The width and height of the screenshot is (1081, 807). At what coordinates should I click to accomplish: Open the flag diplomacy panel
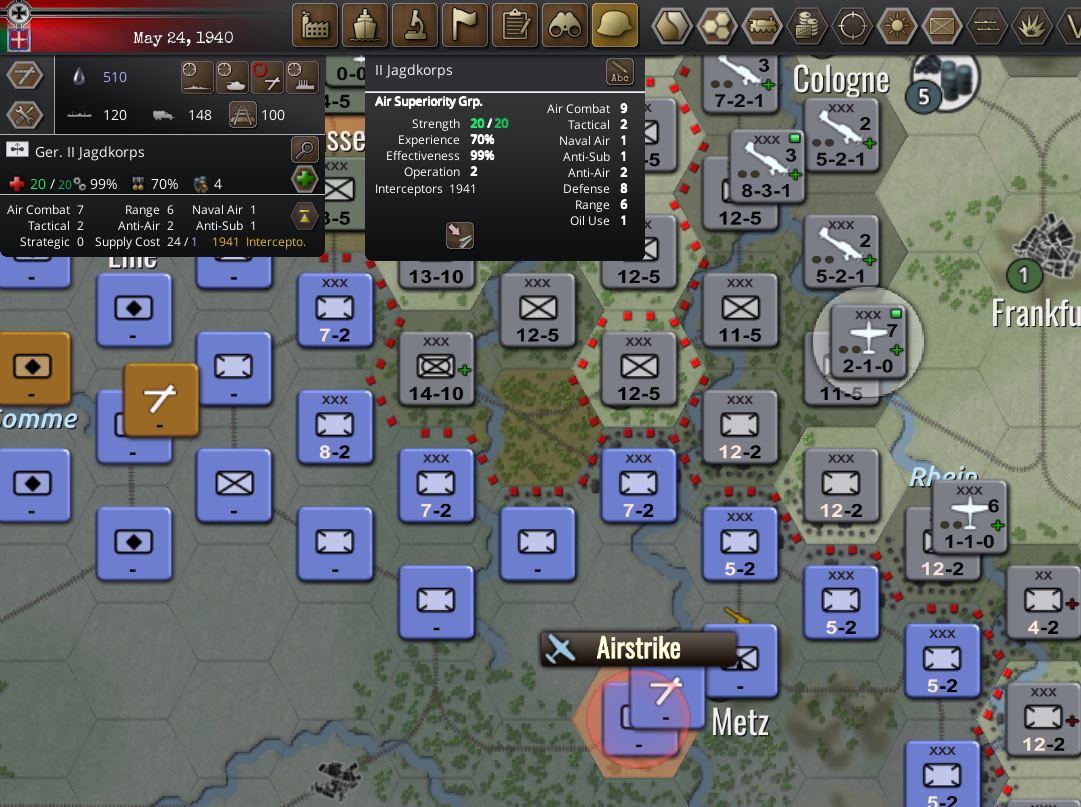(465, 25)
